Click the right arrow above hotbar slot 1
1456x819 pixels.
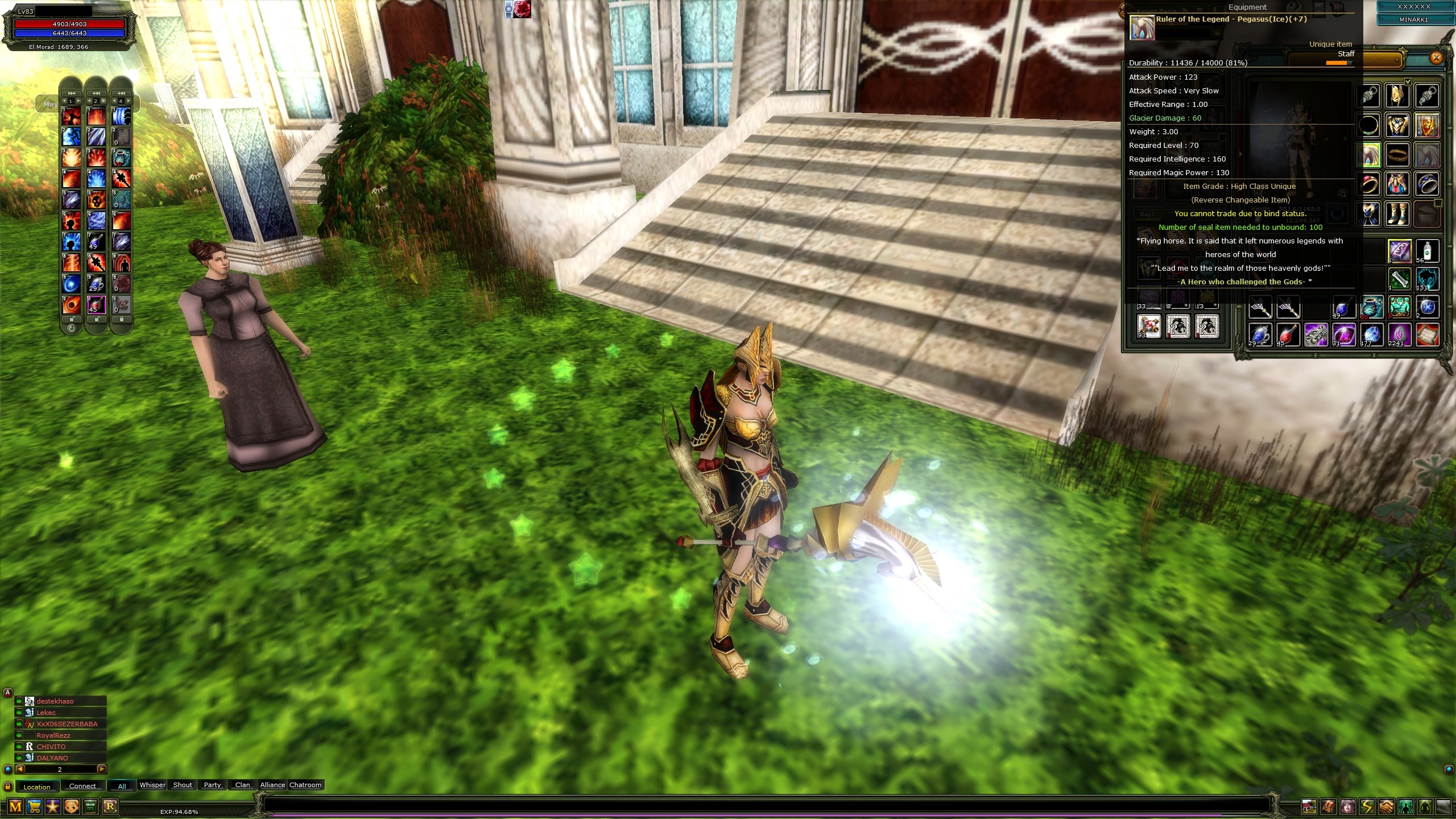pyautogui.click(x=78, y=101)
